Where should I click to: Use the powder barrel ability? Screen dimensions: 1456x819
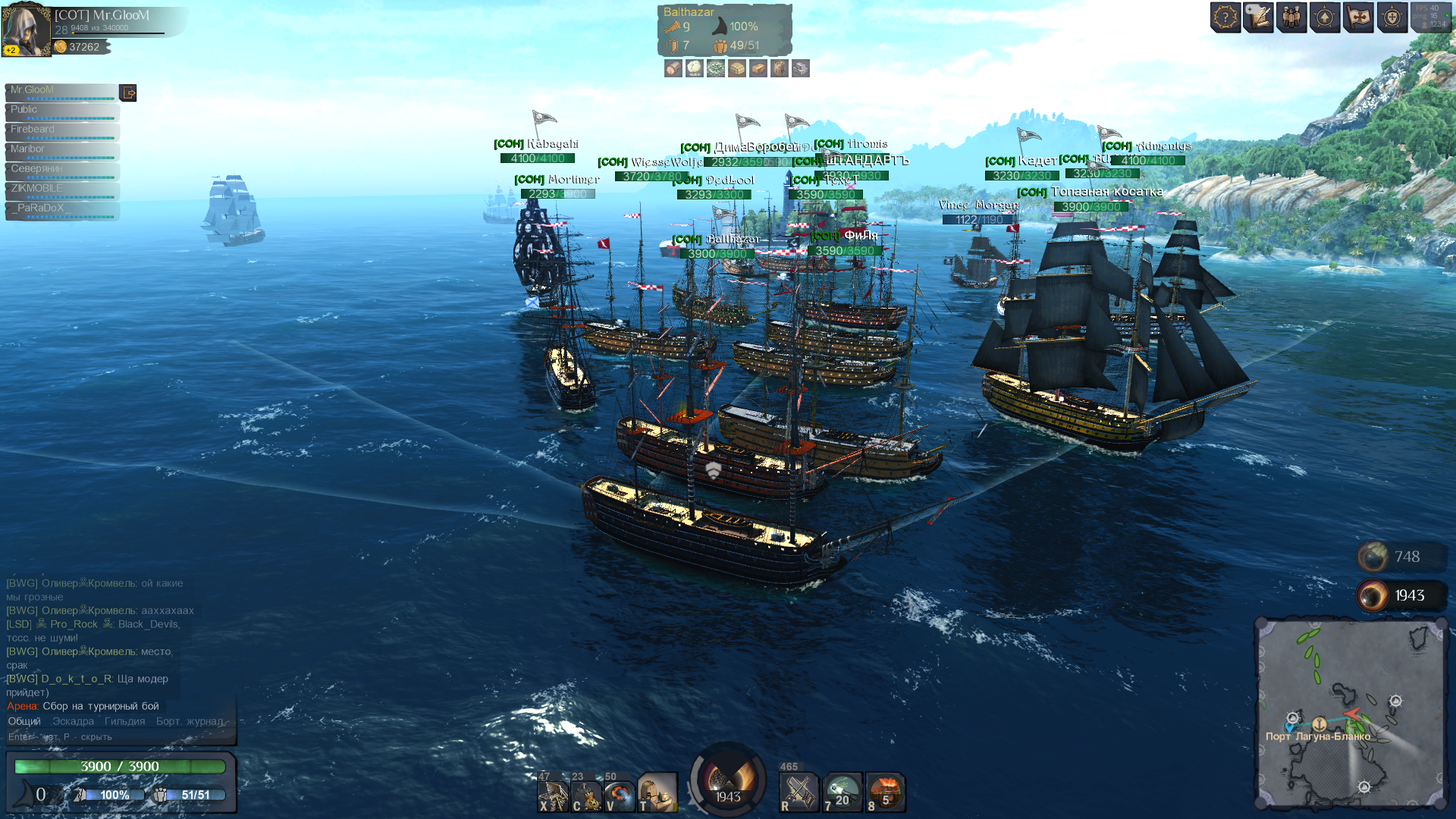[586, 794]
